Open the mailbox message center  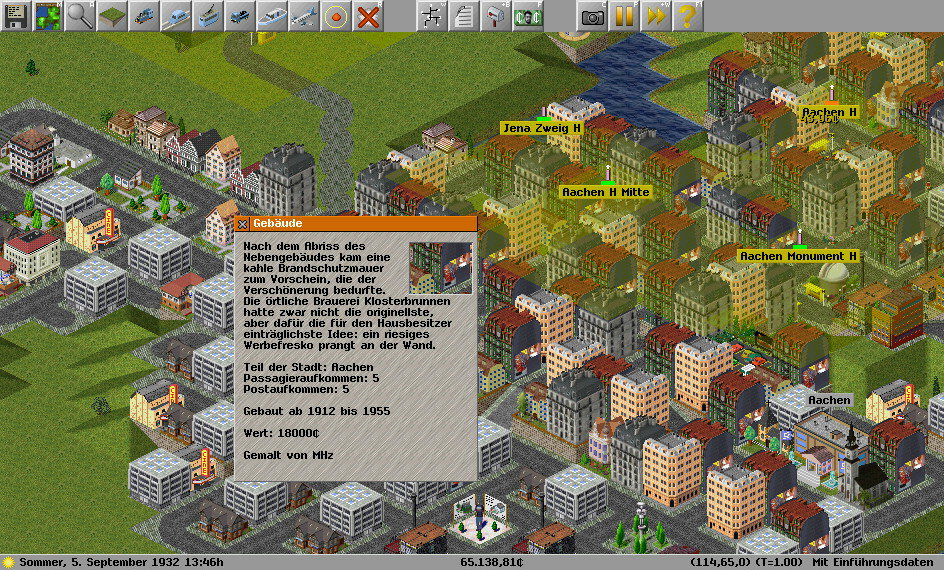[496, 15]
